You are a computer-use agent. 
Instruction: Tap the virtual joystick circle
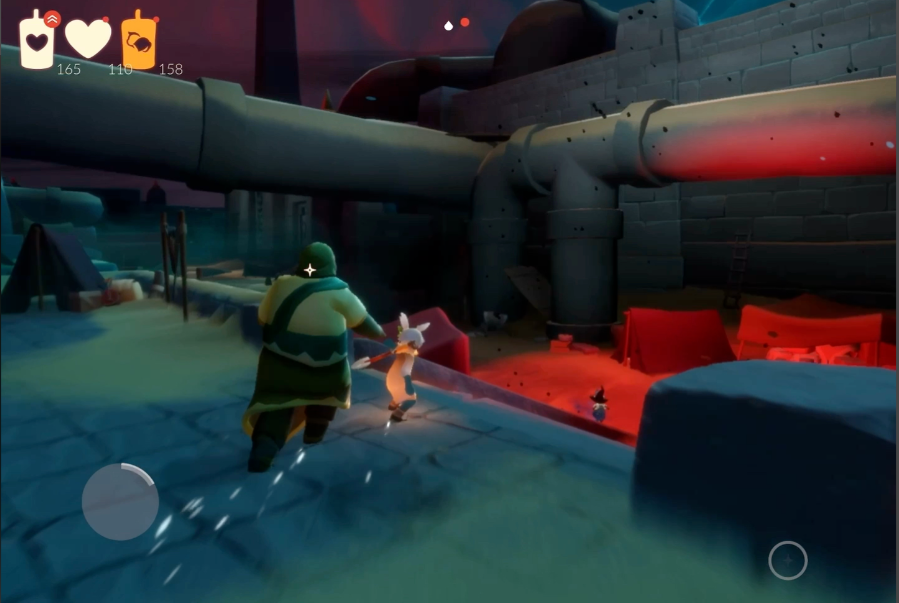[120, 502]
